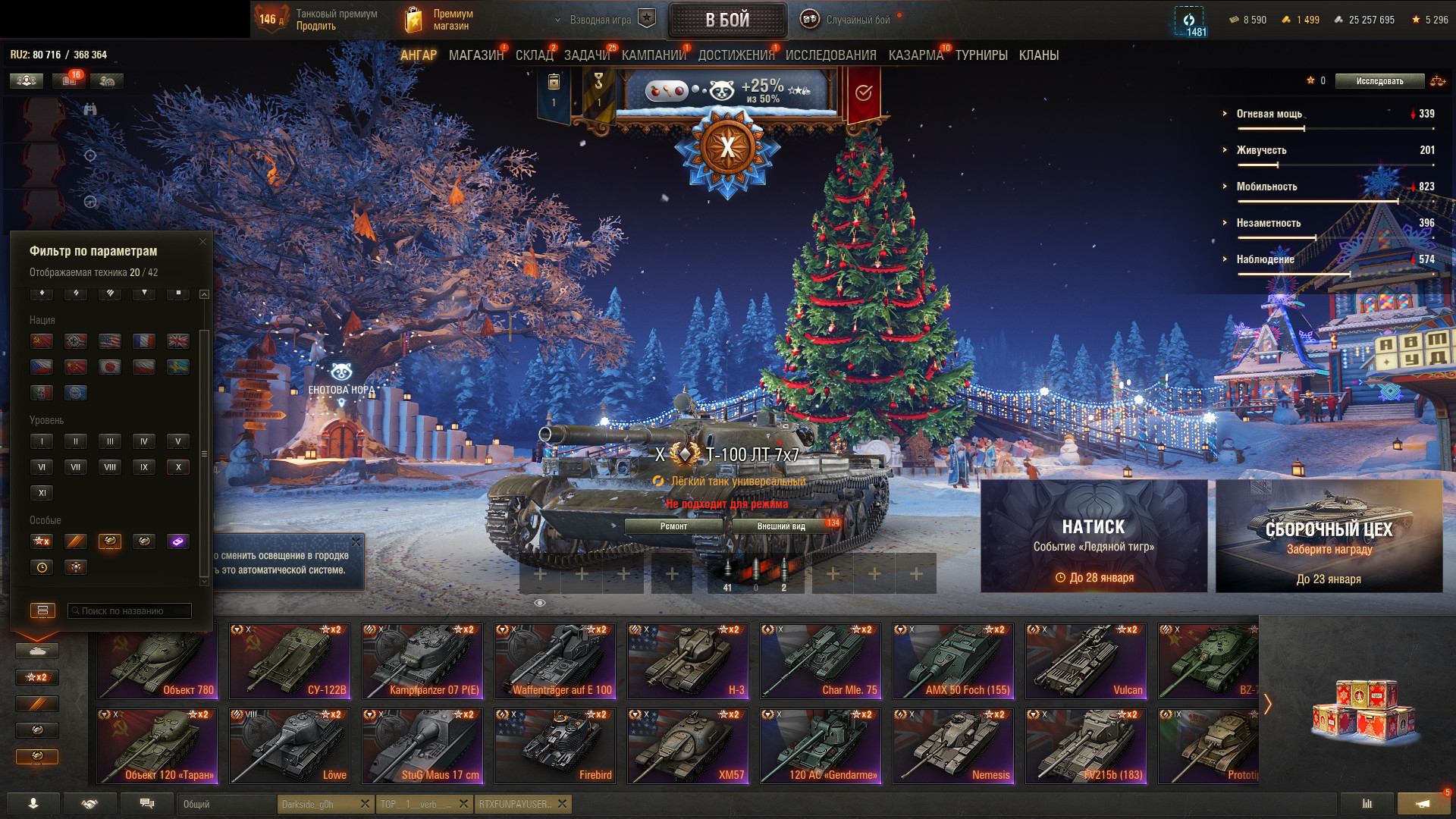Start battle with the В БОЙ button

(727, 20)
